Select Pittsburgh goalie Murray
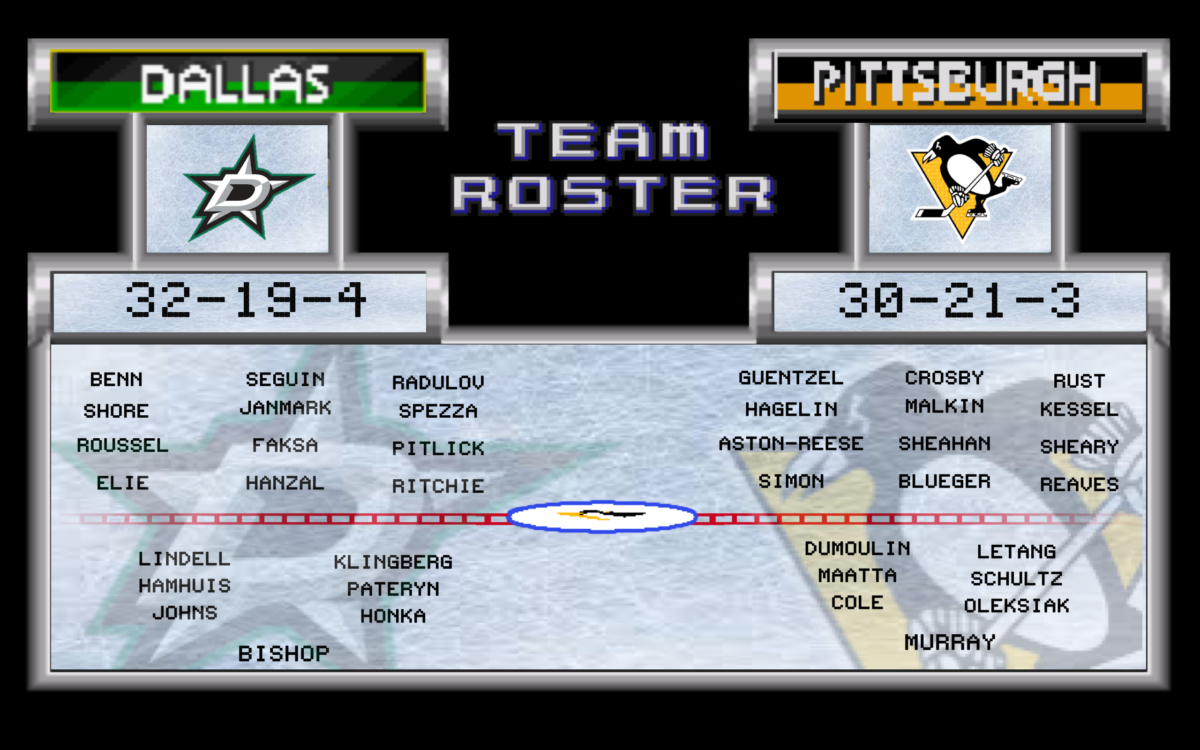1200x750 pixels. point(950,642)
